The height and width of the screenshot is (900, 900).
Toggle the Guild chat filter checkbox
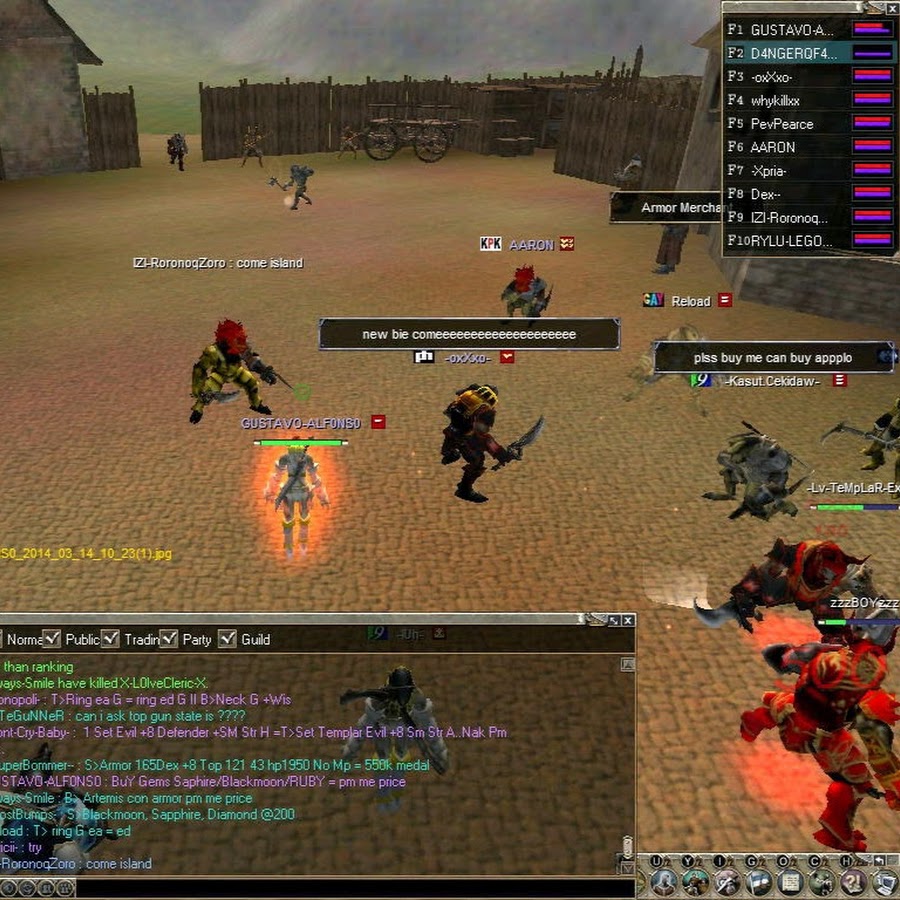pos(227,638)
